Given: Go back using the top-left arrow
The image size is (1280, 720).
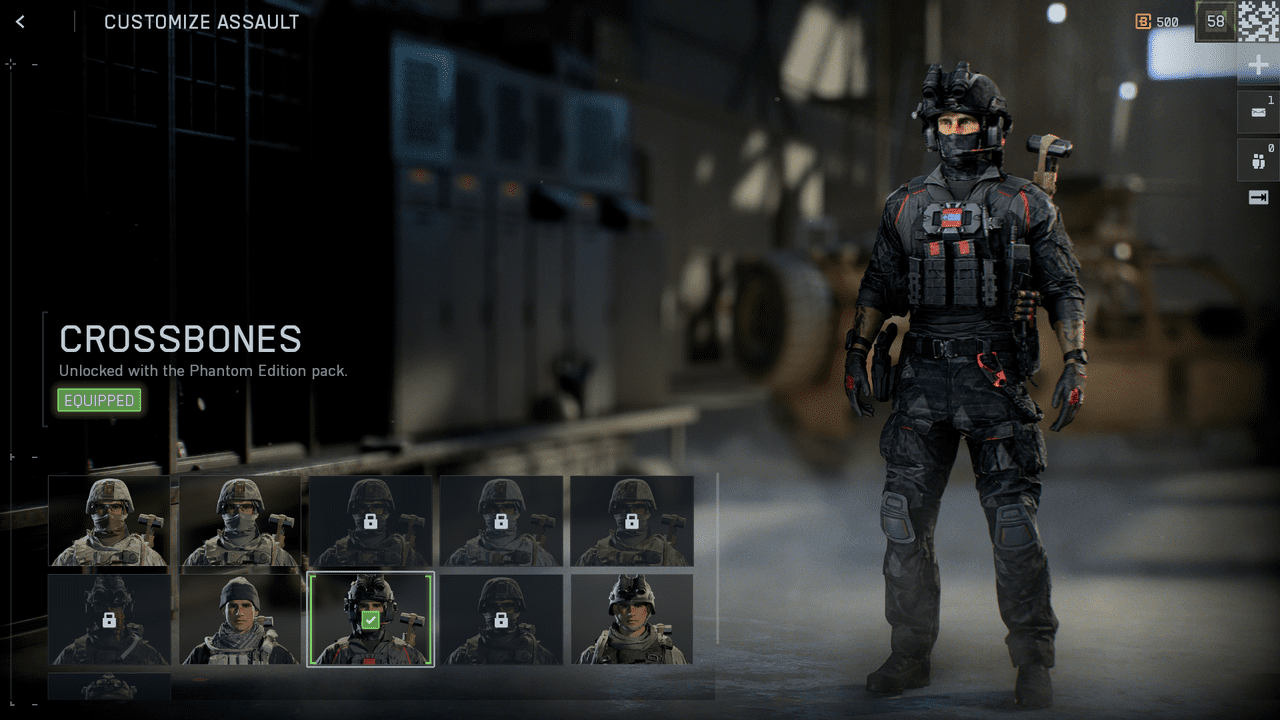Looking at the screenshot, I should coord(20,21).
